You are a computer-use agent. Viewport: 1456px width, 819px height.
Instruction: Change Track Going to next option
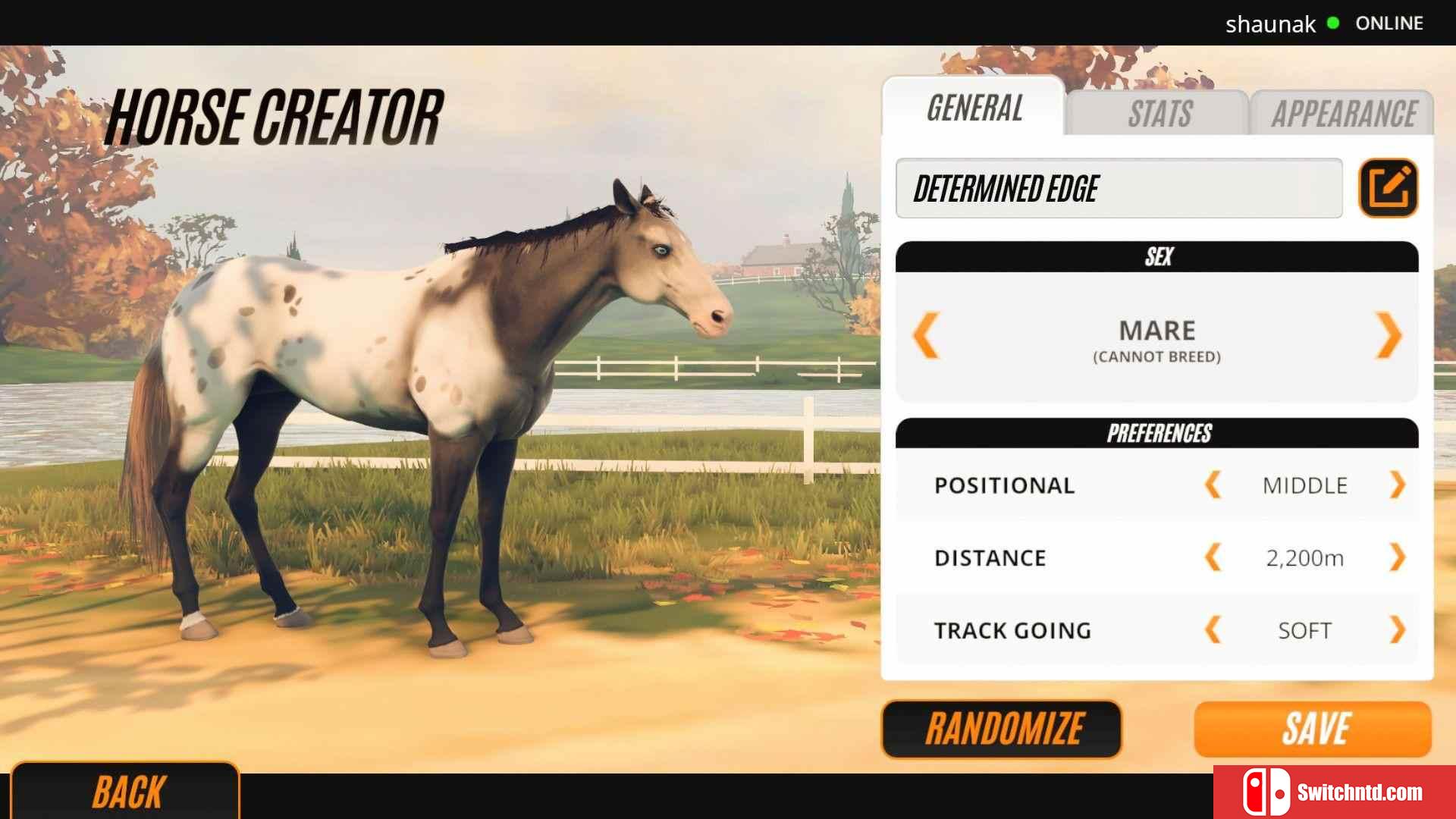(1397, 629)
